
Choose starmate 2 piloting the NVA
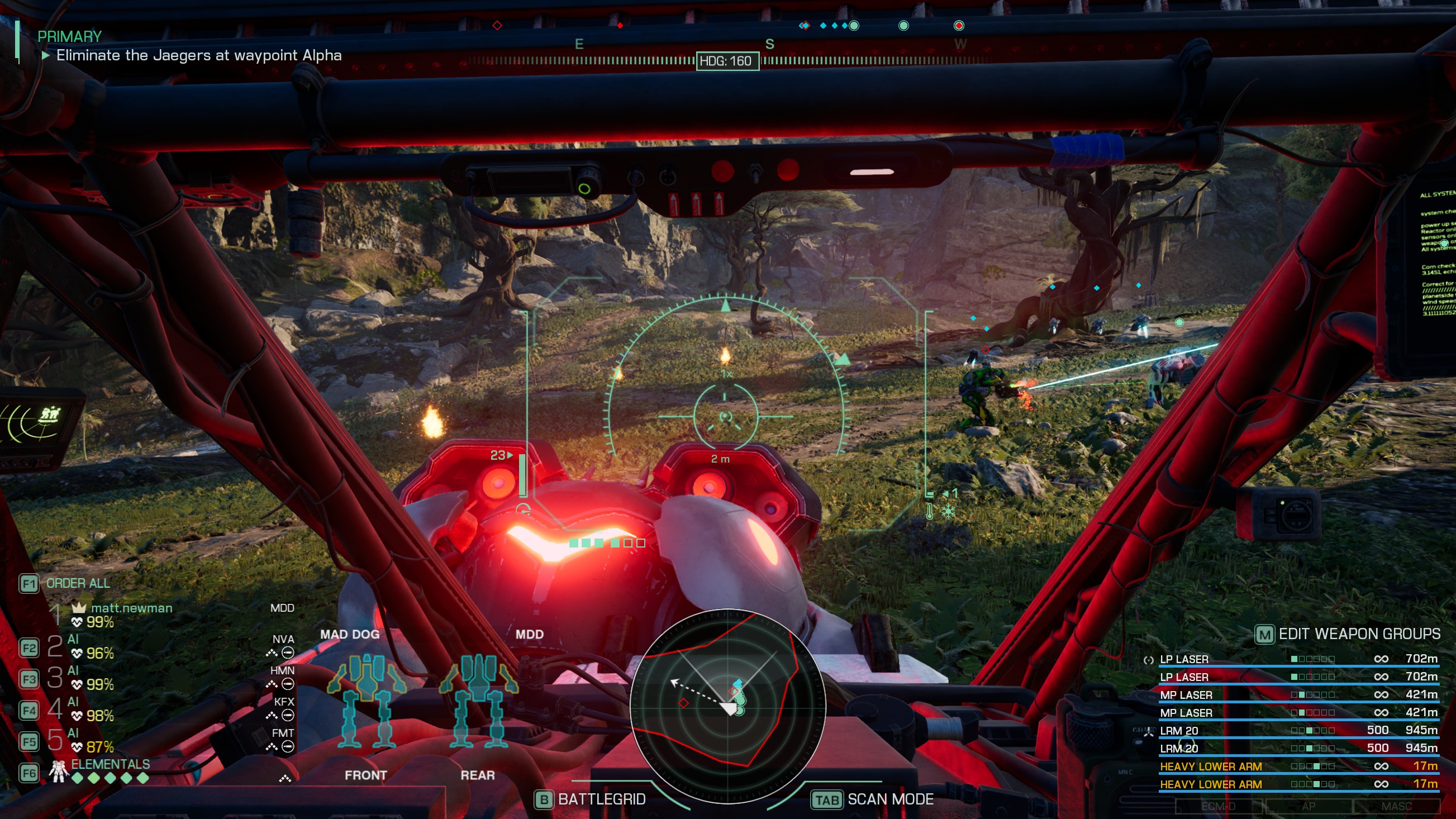point(91,647)
